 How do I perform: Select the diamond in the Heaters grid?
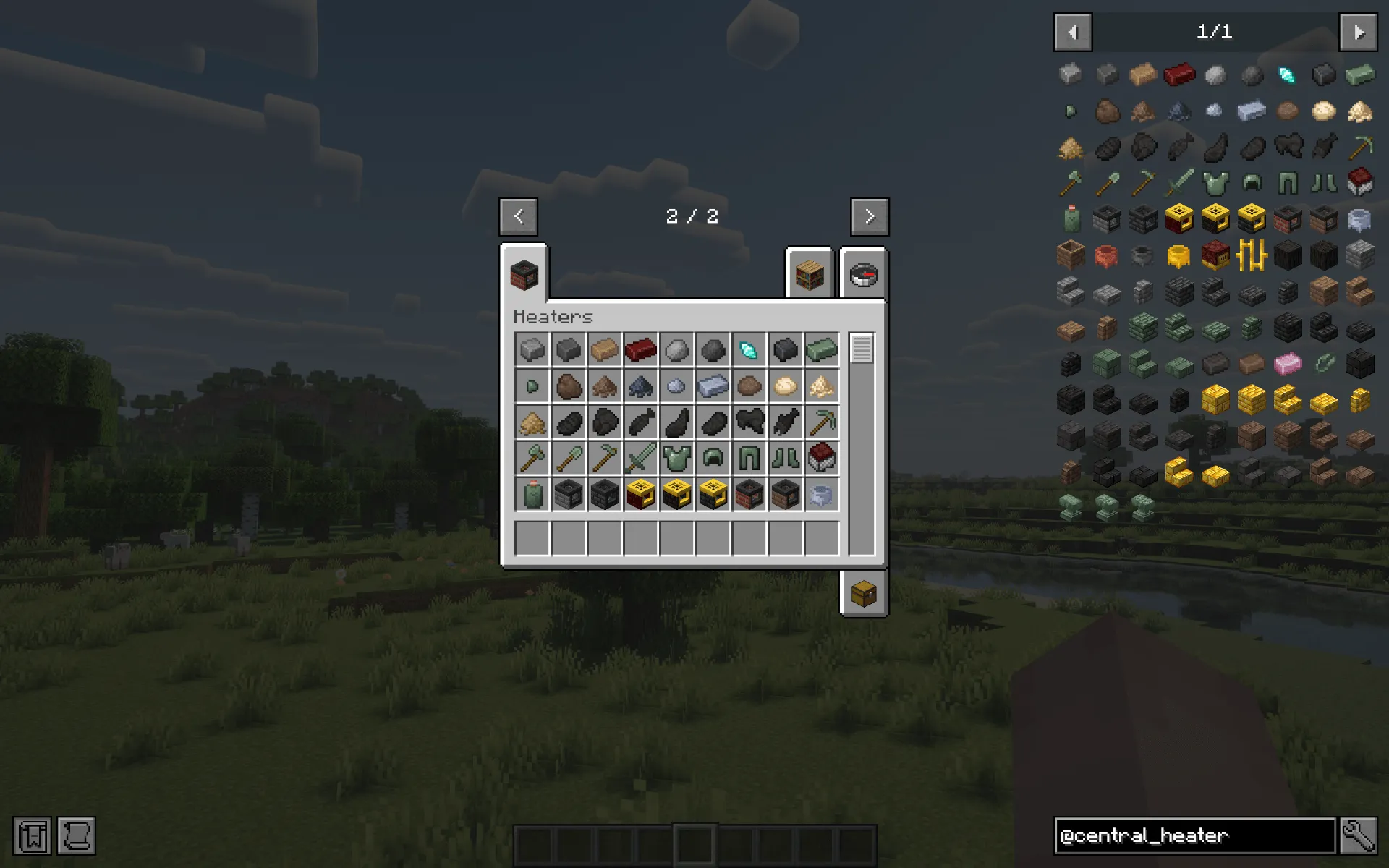749,349
